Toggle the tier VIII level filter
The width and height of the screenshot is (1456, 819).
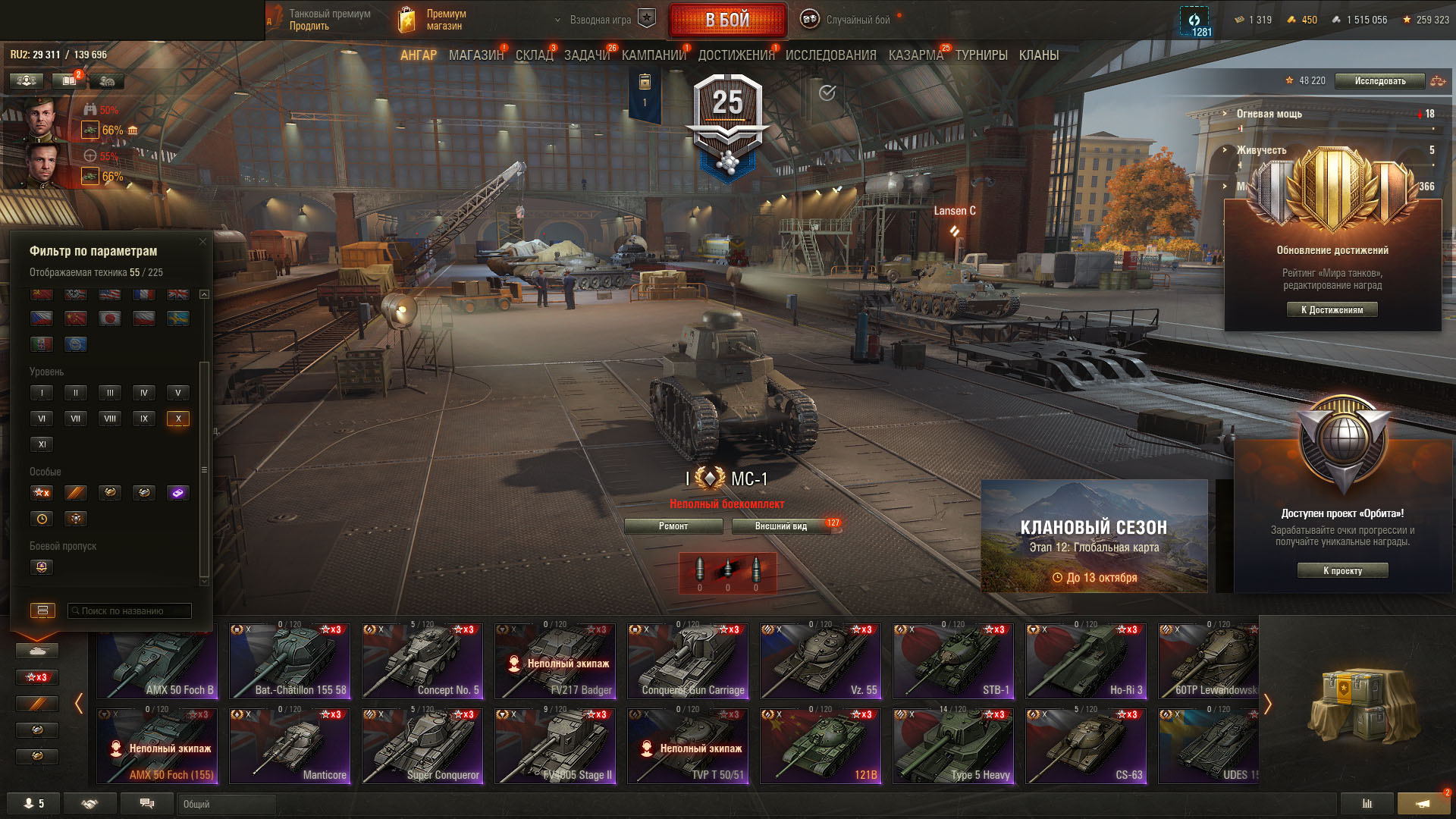pos(110,419)
